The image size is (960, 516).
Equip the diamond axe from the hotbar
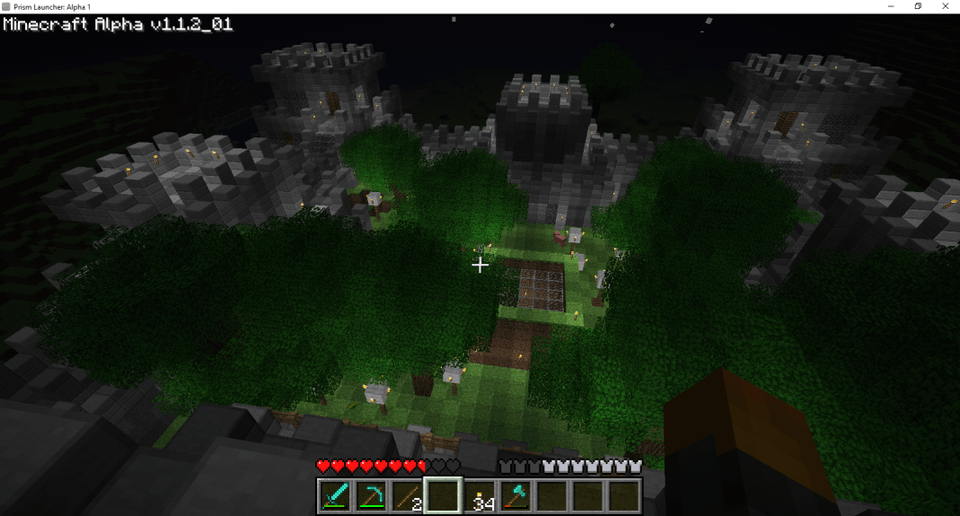(x=515, y=495)
